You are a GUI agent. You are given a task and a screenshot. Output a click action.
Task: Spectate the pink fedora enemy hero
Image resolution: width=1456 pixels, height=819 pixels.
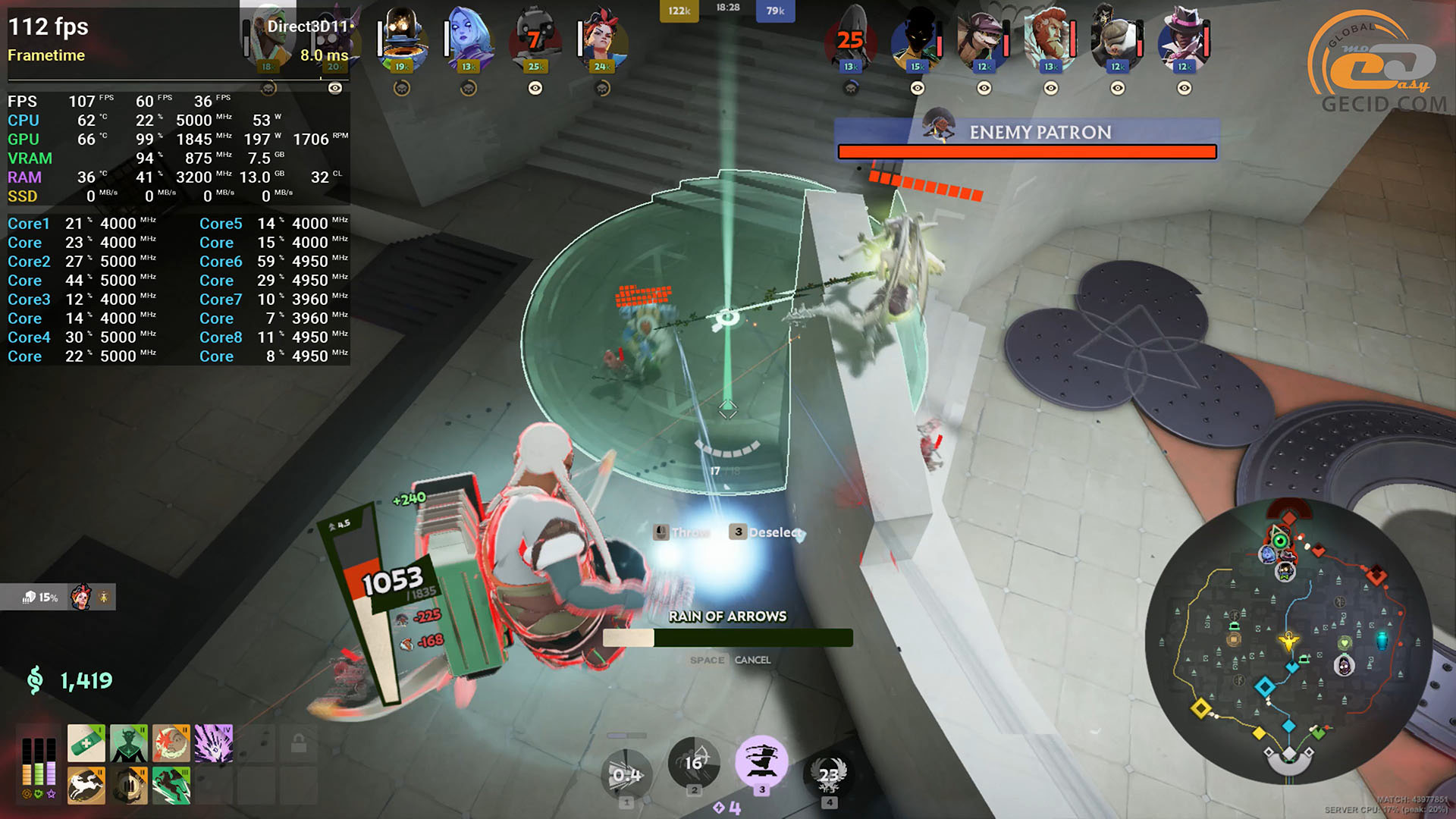click(x=1184, y=36)
